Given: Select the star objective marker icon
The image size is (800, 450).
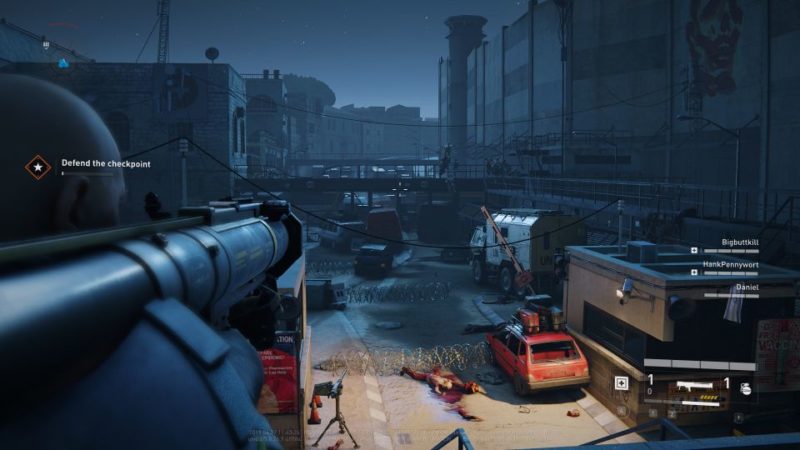Looking at the screenshot, I should [x=38, y=166].
